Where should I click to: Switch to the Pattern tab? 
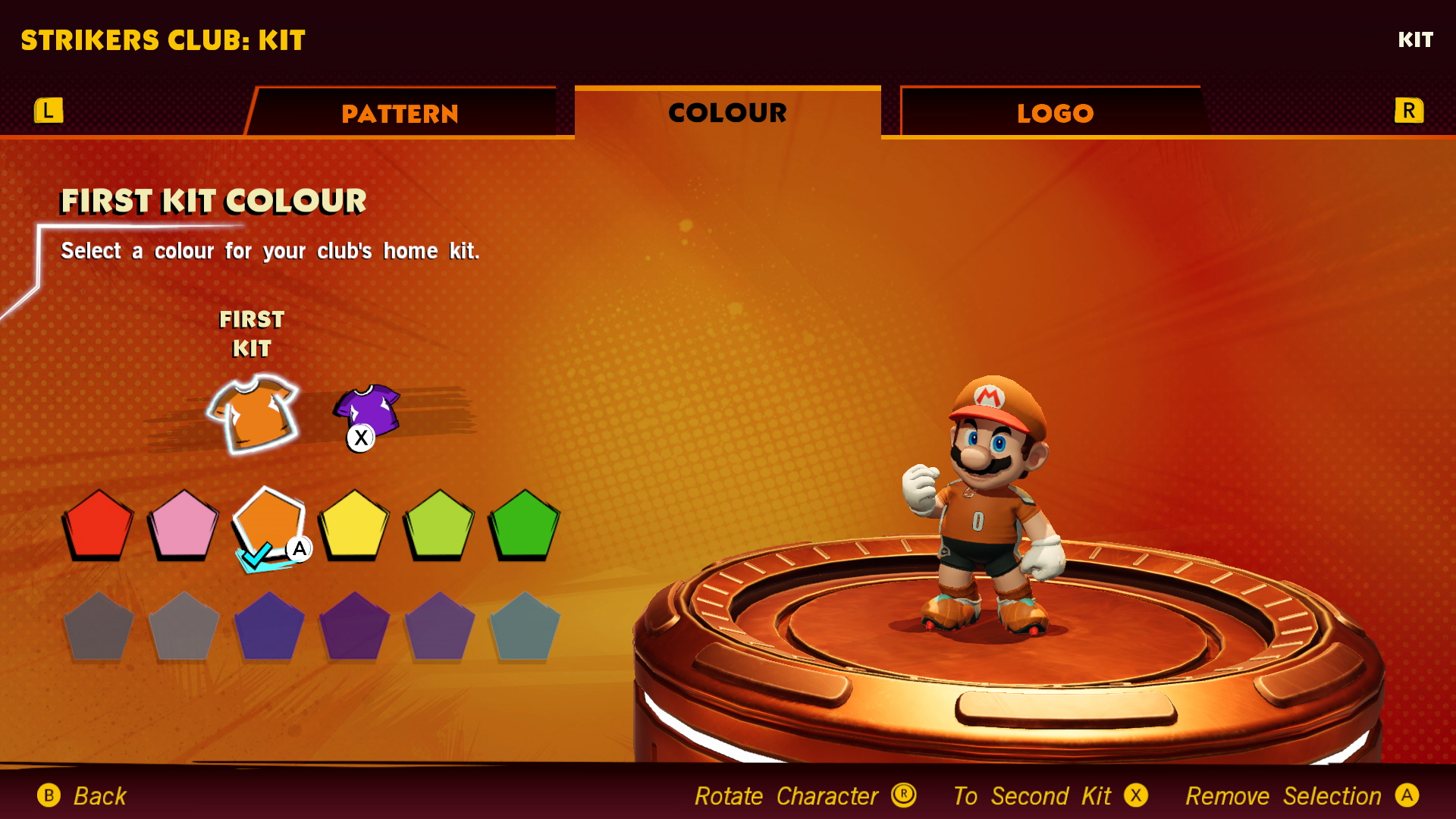400,114
